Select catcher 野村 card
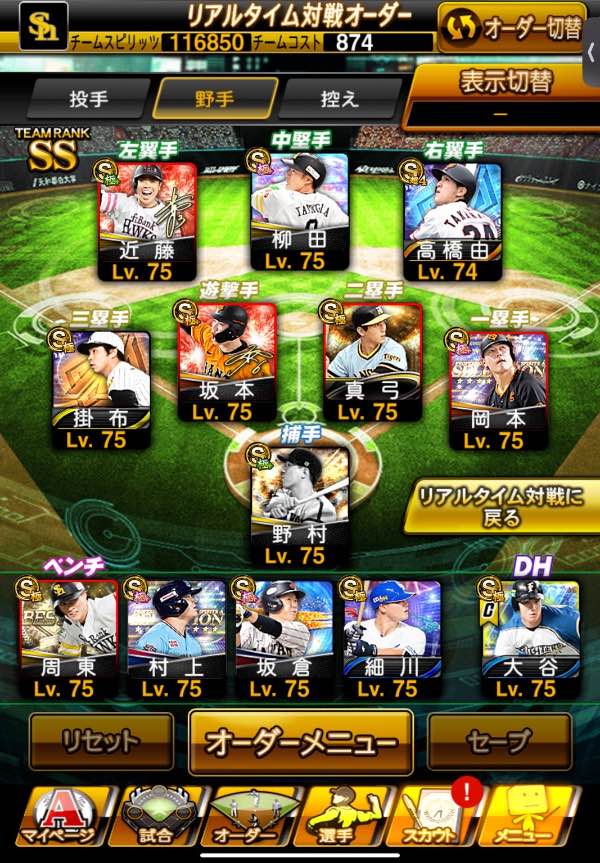The image size is (600, 863). [x=298, y=505]
